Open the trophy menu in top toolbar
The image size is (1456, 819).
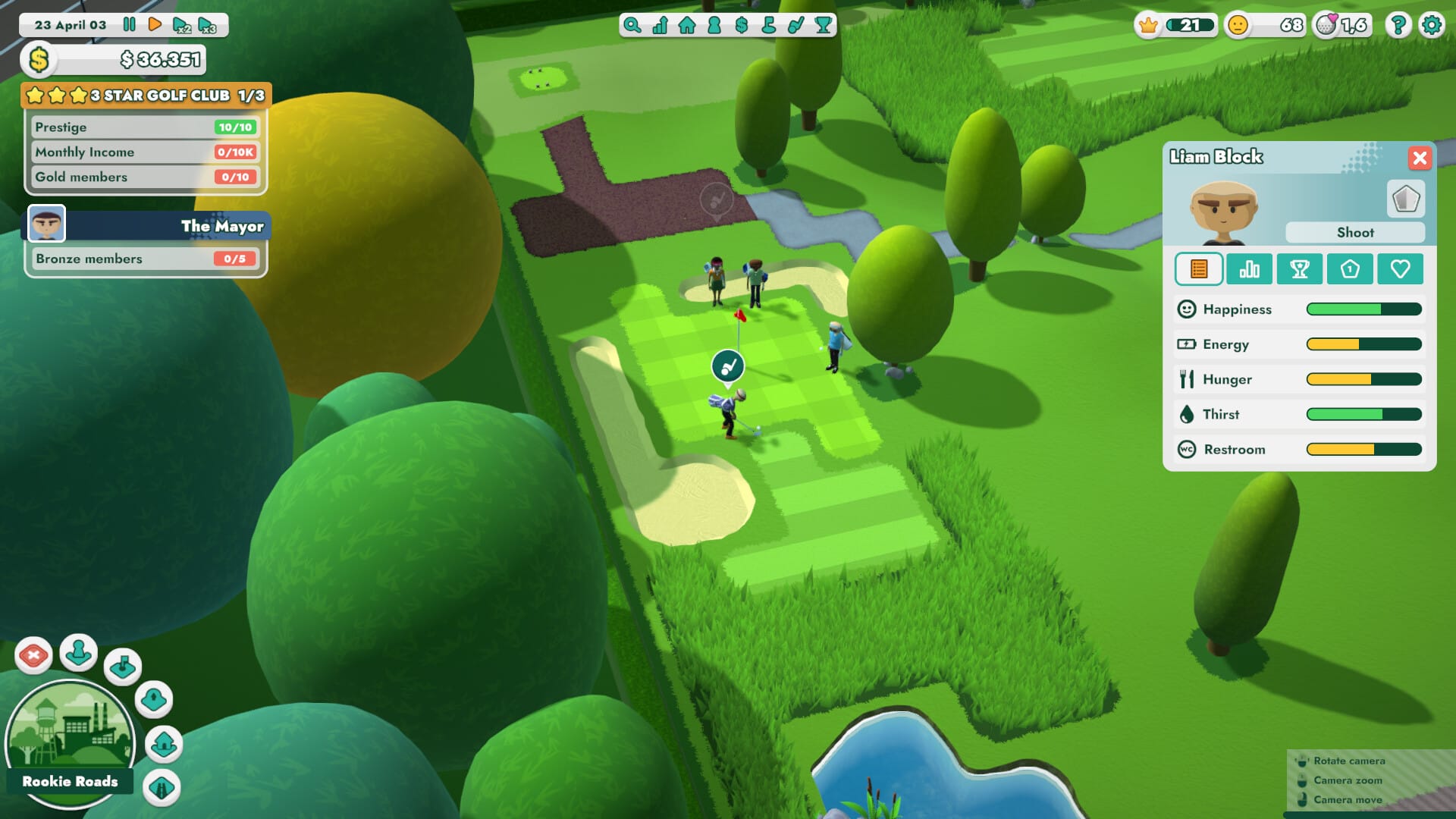[x=824, y=25]
